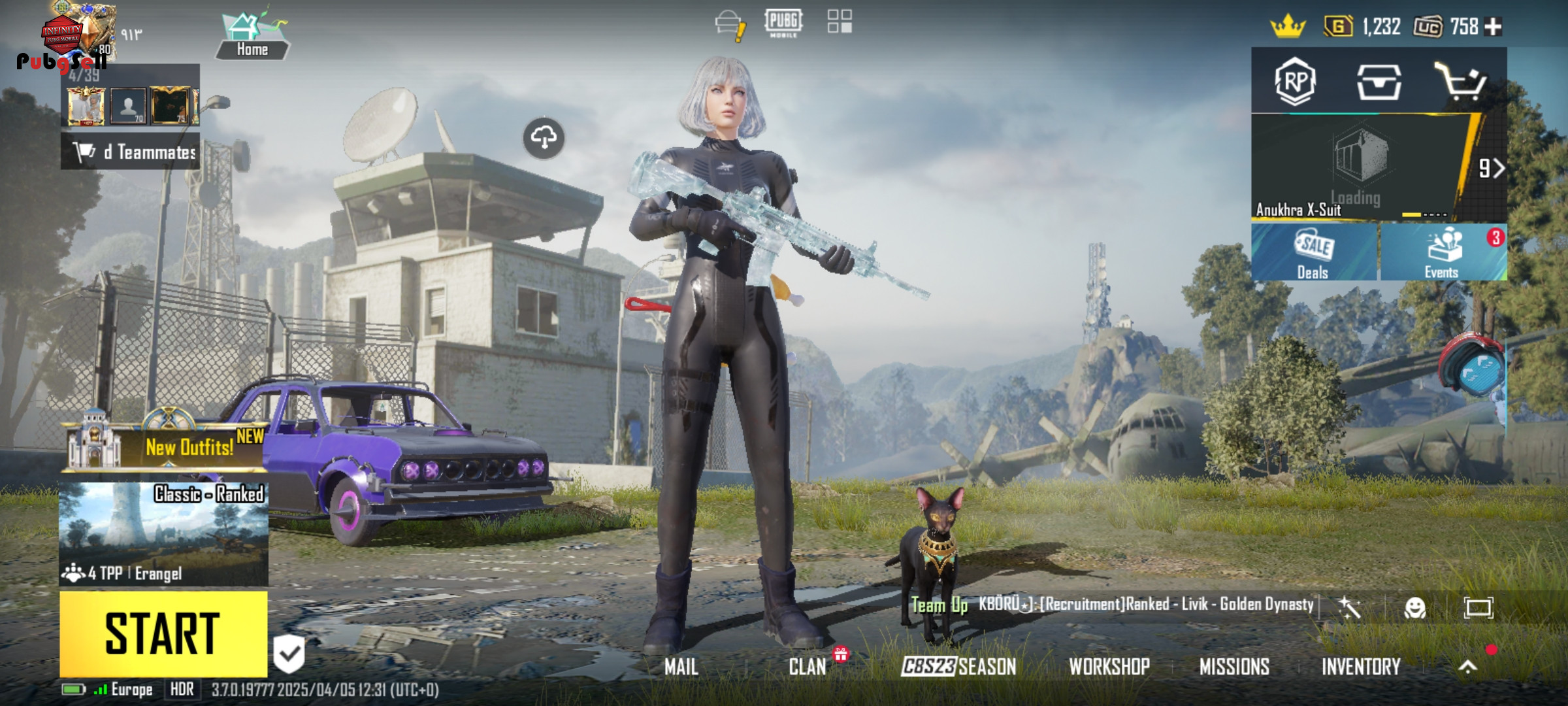1568x706 pixels.
Task: Expand the bottom menu arrow
Action: [1467, 667]
